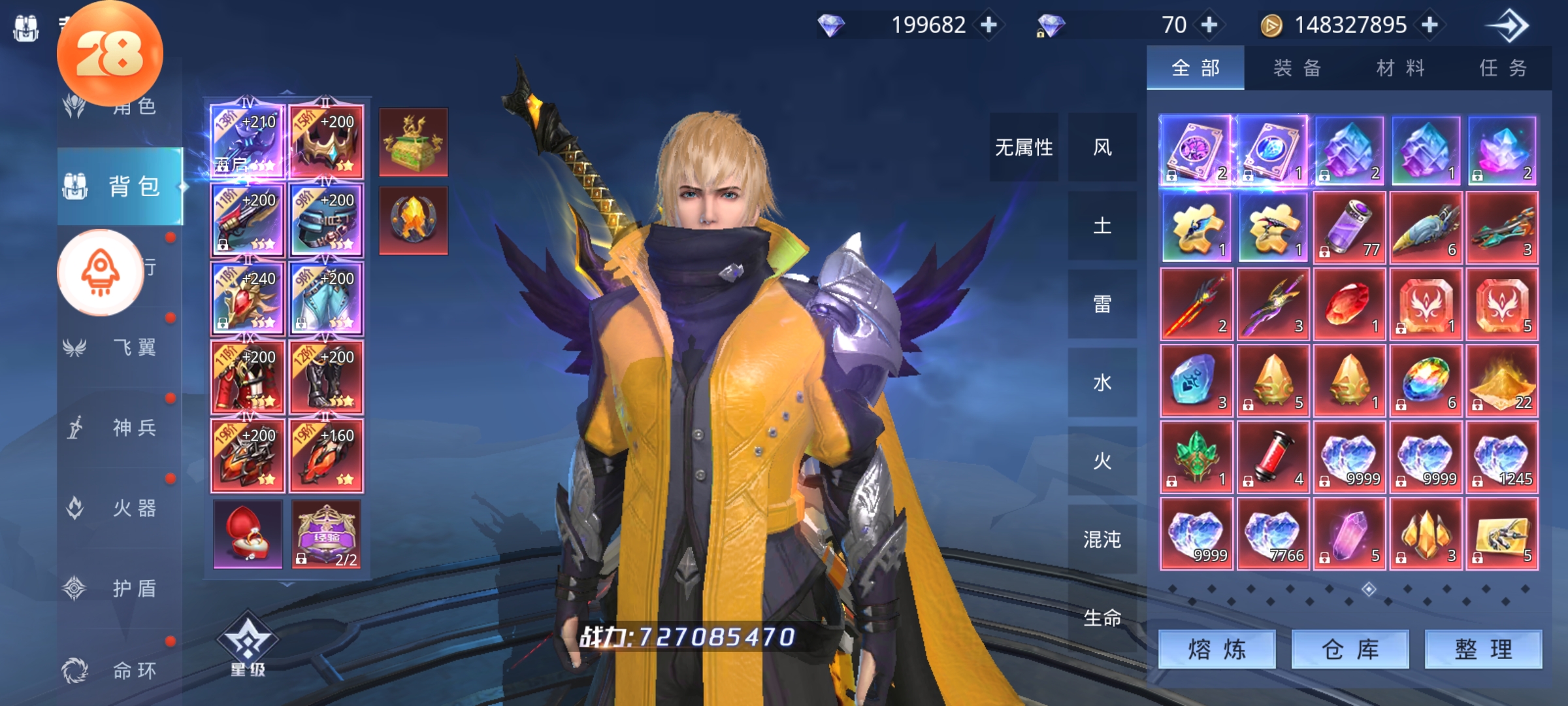
Task: Tap the orange rocket booster overlay icon
Action: (x=101, y=272)
